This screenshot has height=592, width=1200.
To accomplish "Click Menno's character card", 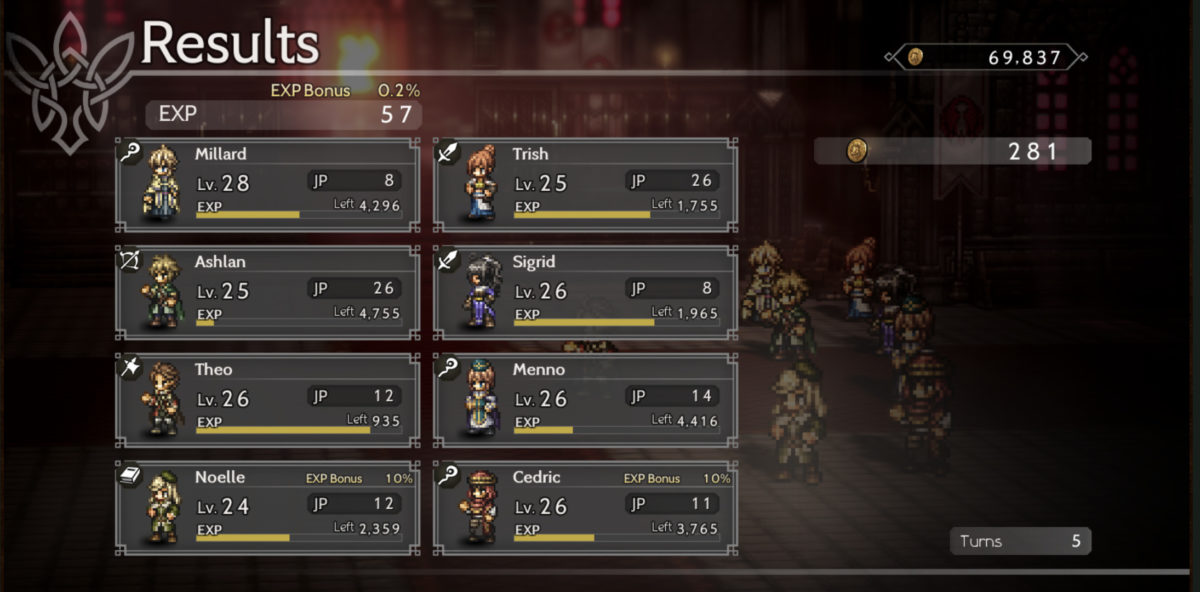I will [x=586, y=400].
